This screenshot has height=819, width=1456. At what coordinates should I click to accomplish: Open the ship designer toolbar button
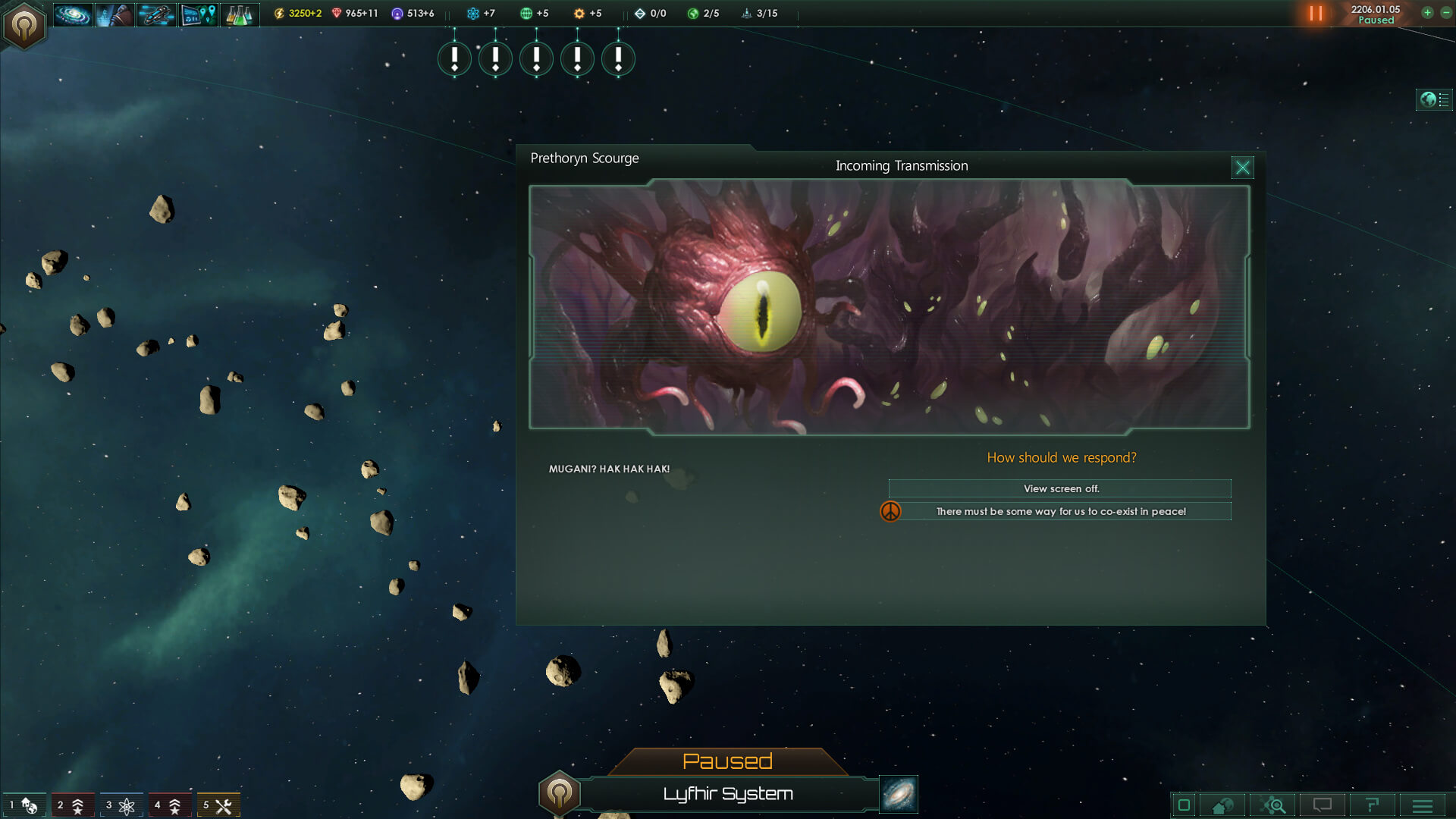(156, 14)
